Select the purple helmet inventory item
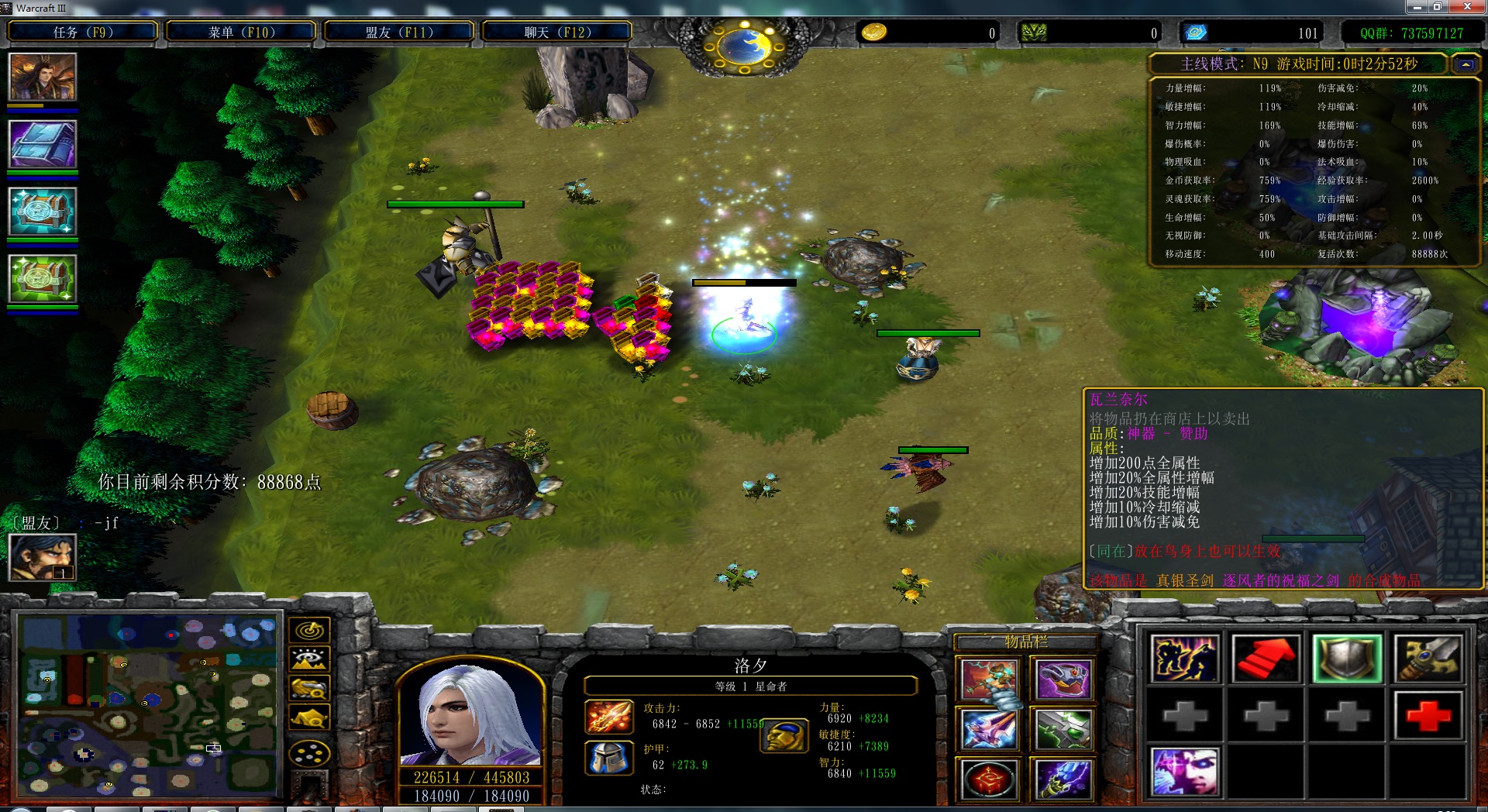 pyautogui.click(x=1063, y=680)
